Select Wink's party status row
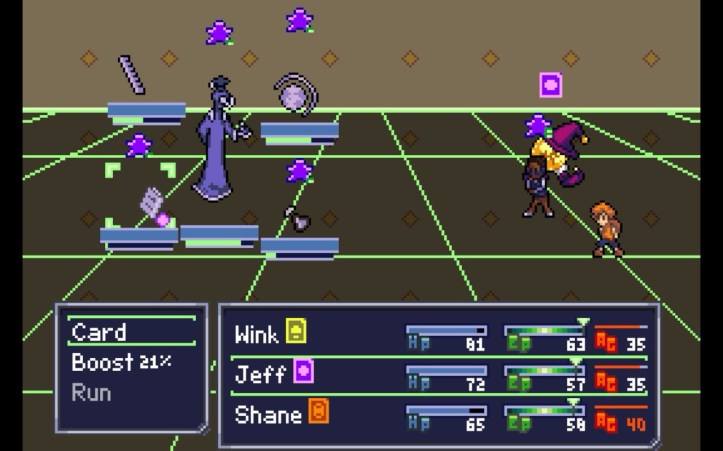Image resolution: width=723 pixels, height=451 pixels. pyautogui.click(x=438, y=334)
